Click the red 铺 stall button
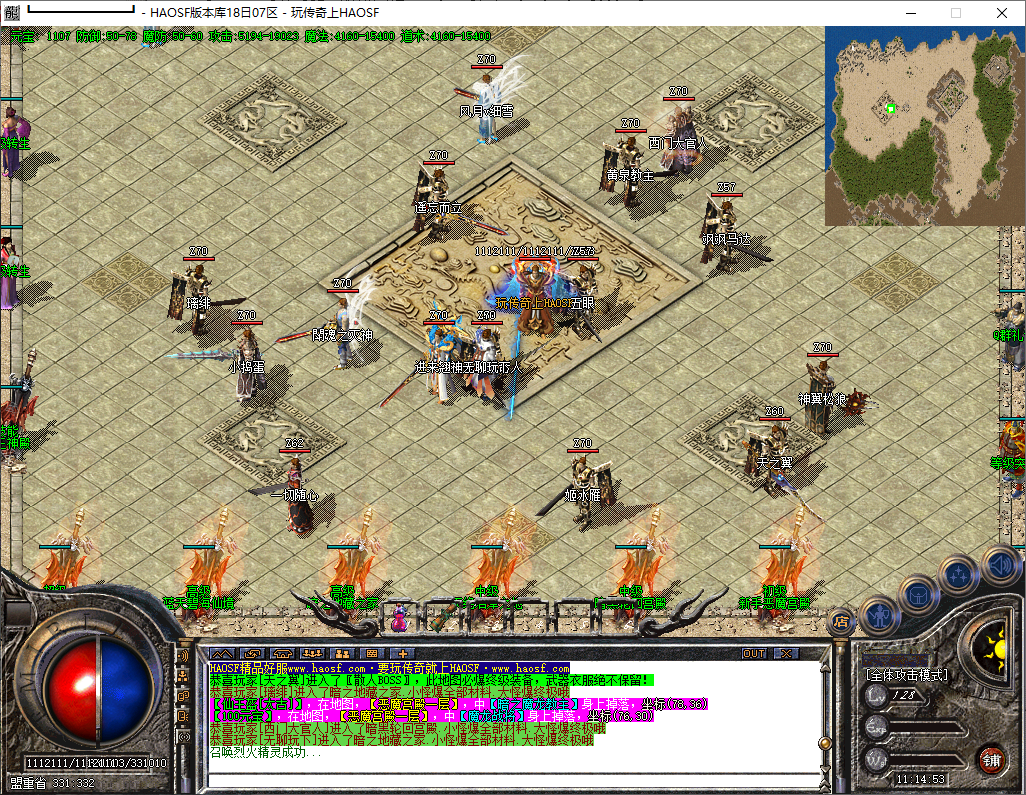Image resolution: width=1026 pixels, height=795 pixels. [990, 759]
